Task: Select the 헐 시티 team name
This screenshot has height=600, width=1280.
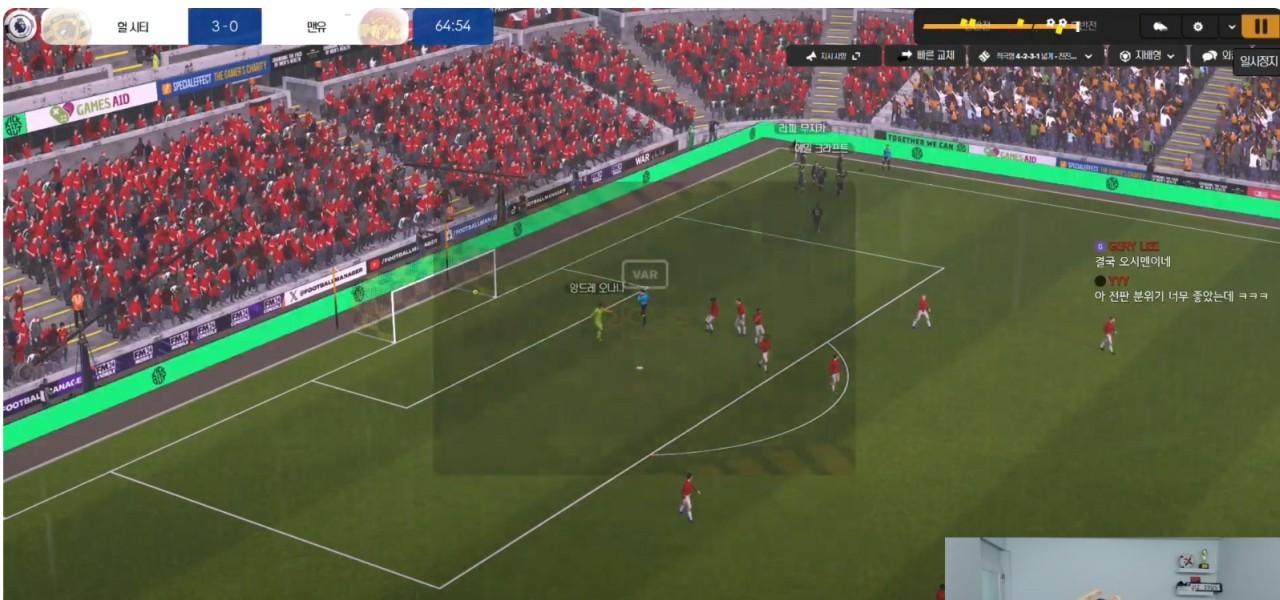Action: (135, 26)
